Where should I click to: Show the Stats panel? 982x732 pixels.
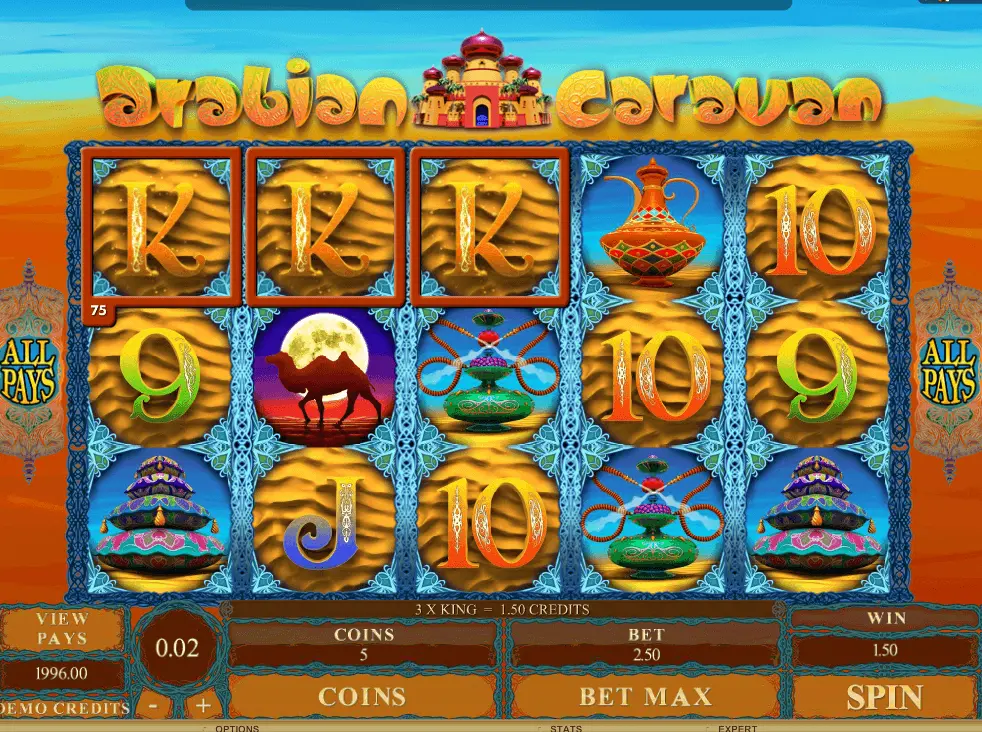click(564, 728)
